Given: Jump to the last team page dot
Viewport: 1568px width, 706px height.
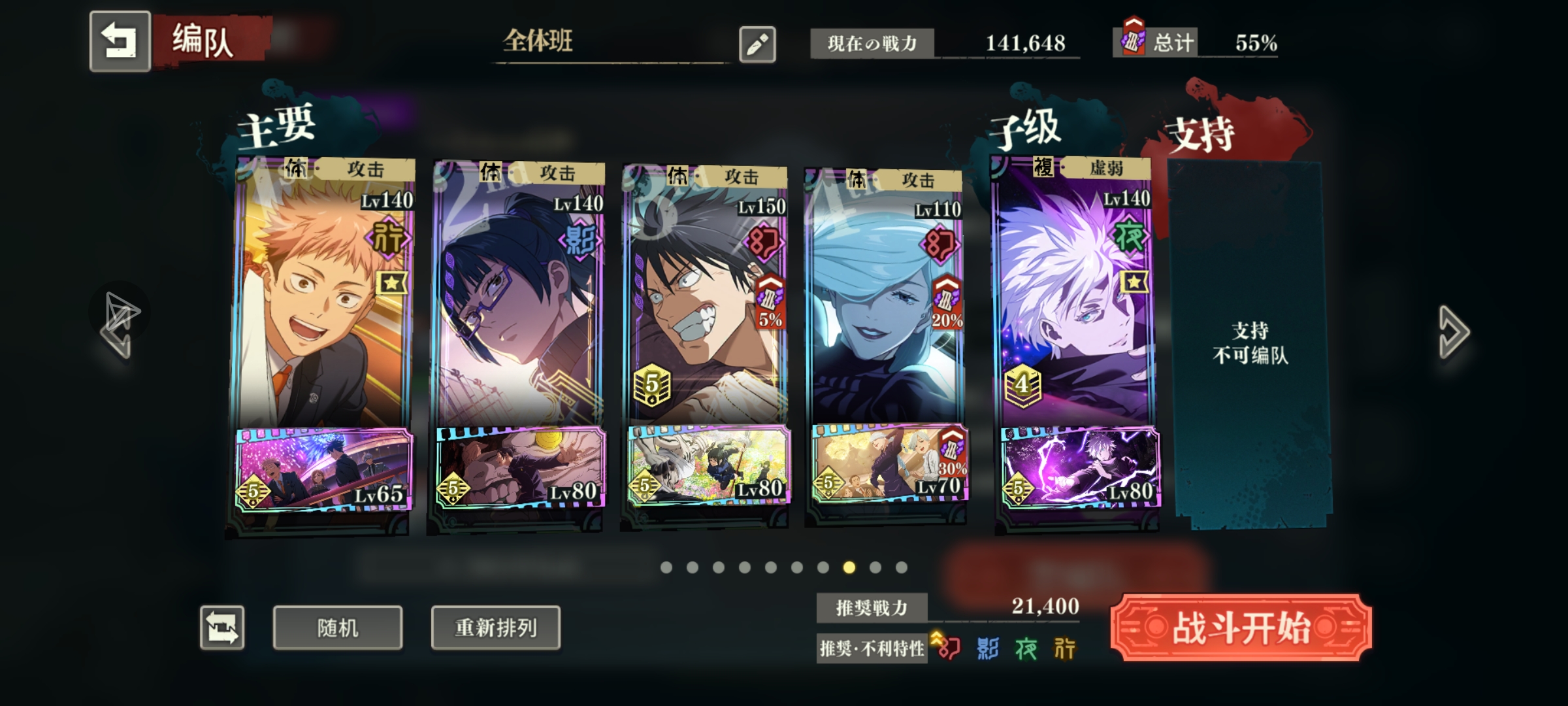Looking at the screenshot, I should point(902,567).
